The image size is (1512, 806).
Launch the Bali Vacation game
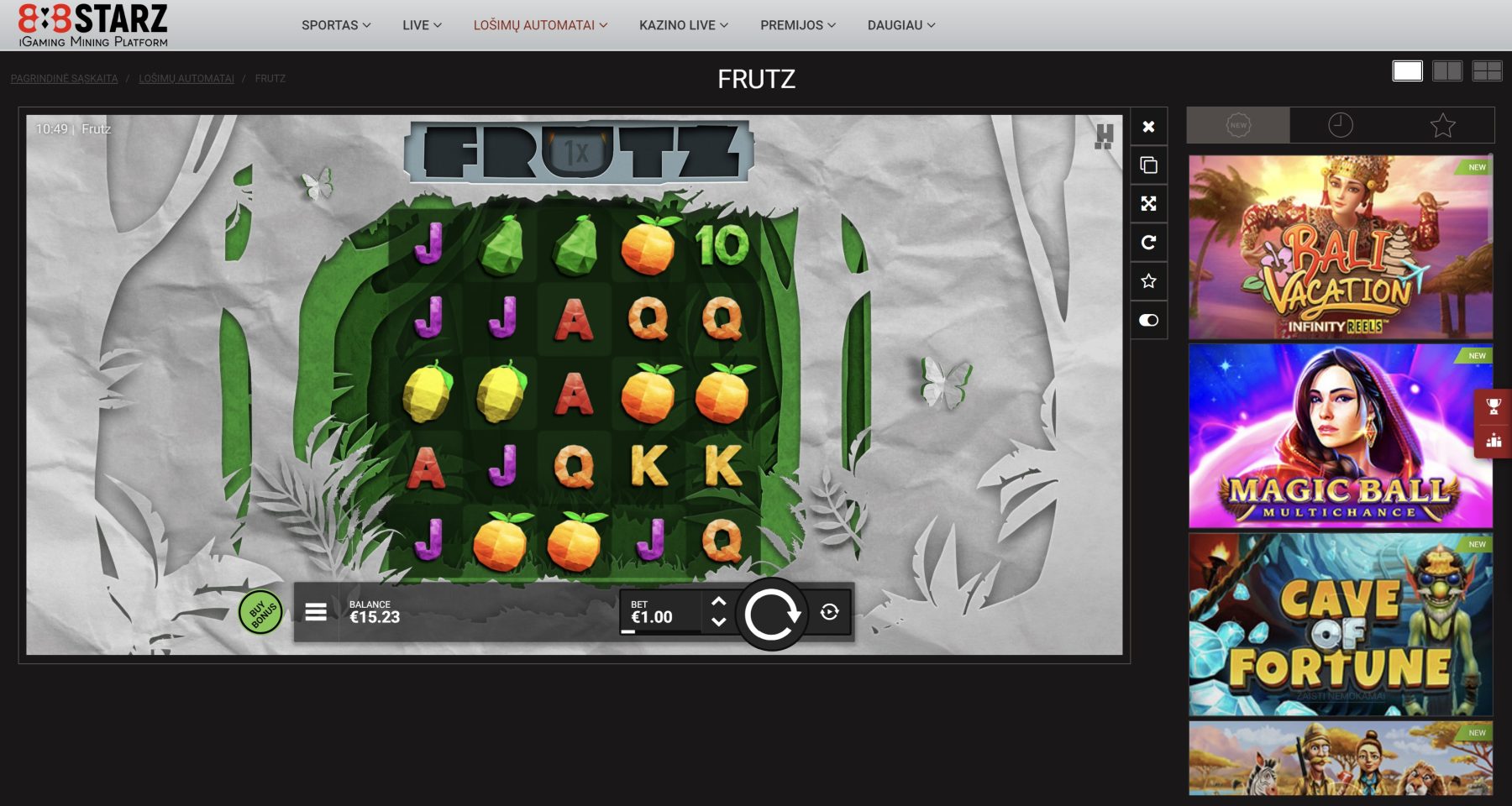(1340, 247)
